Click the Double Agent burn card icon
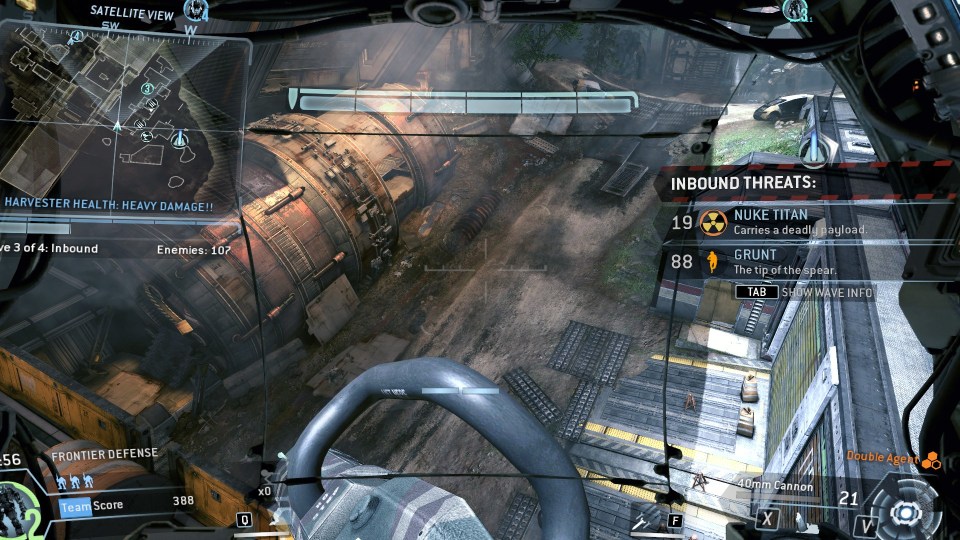 (931, 459)
